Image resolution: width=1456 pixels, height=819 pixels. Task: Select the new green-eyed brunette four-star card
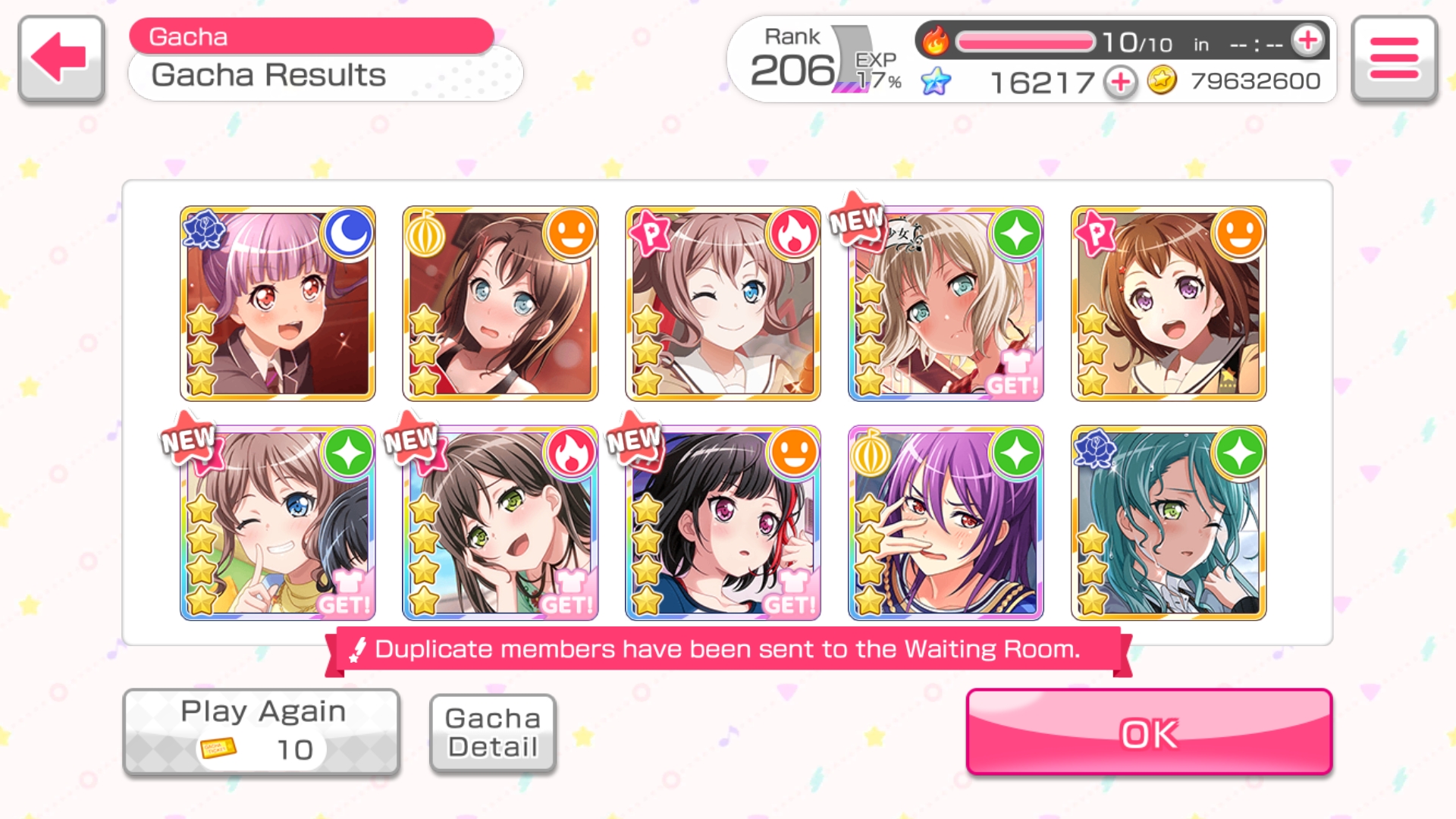tap(500, 523)
